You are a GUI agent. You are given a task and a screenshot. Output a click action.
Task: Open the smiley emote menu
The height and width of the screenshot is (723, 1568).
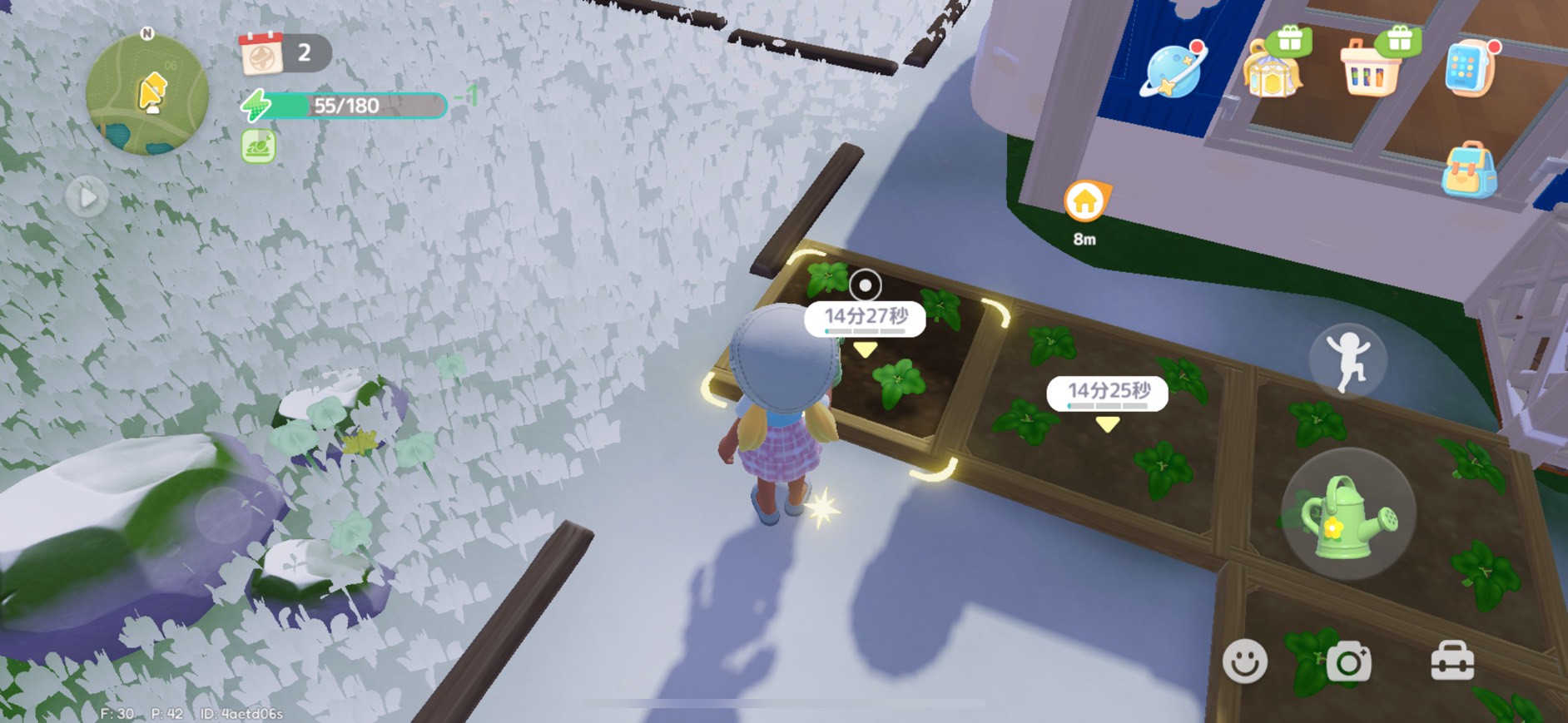click(1244, 661)
